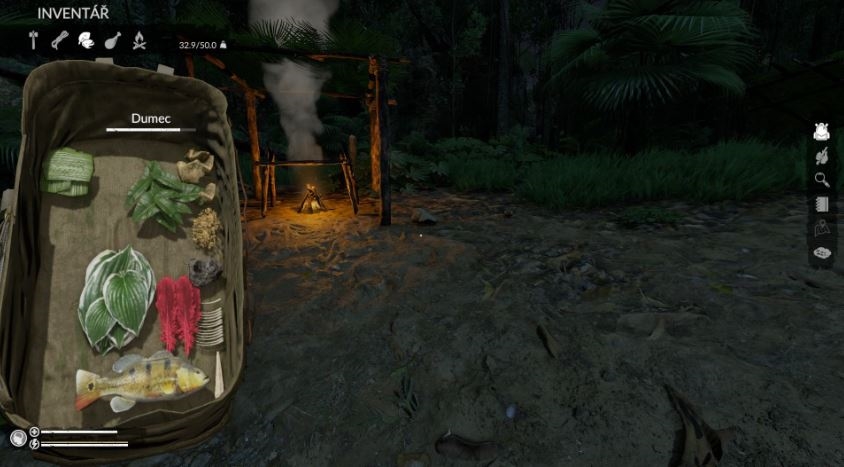Open the campfire category tab
Screen dimensions: 844x467
click(x=140, y=41)
